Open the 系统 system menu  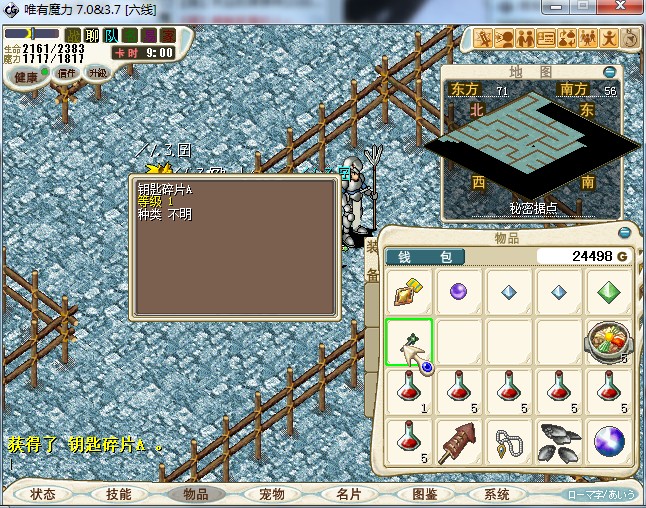point(497,494)
